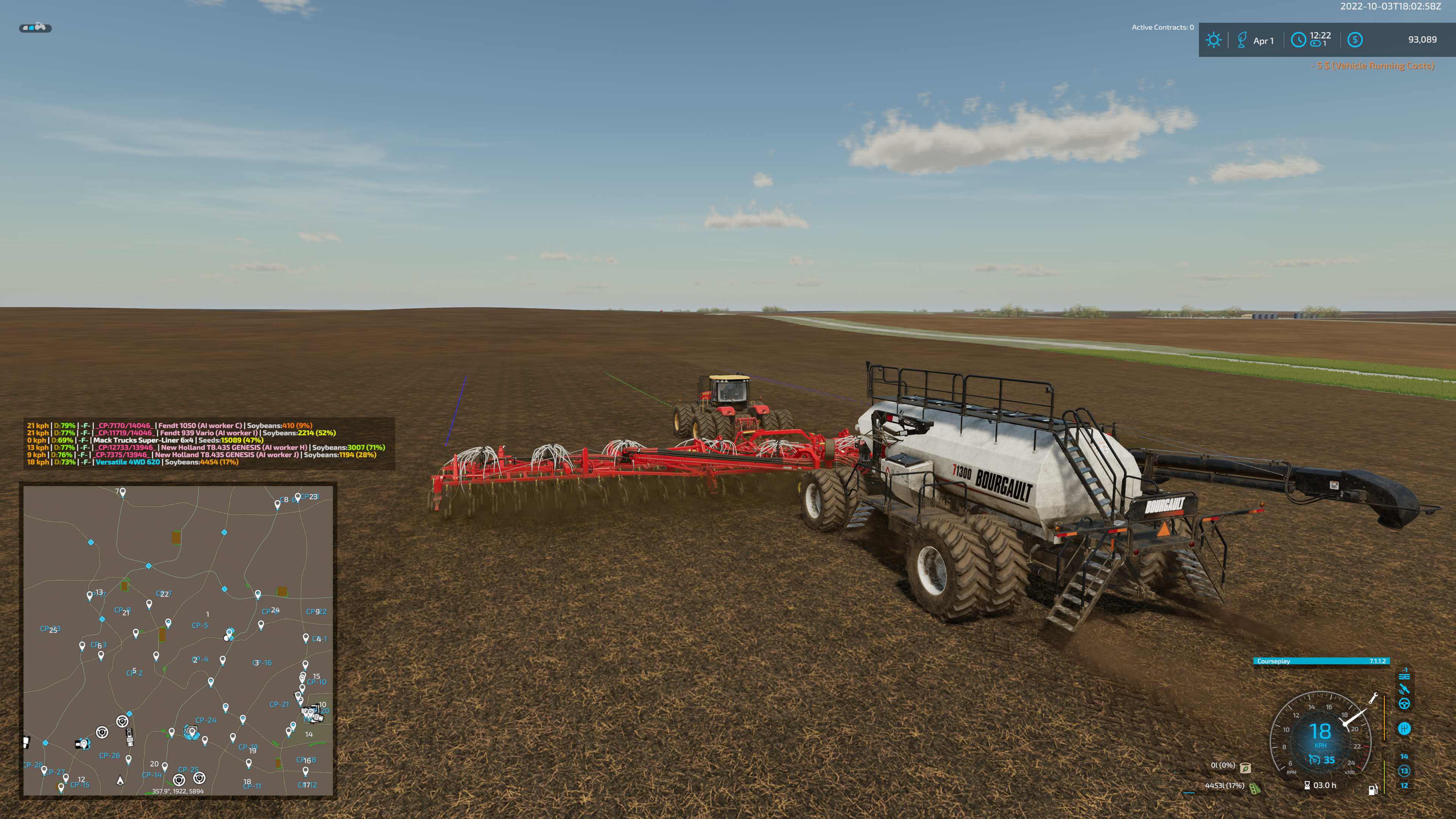Click the CP-24 field label on minimap
The height and width of the screenshot is (819, 1456).
[x=206, y=720]
